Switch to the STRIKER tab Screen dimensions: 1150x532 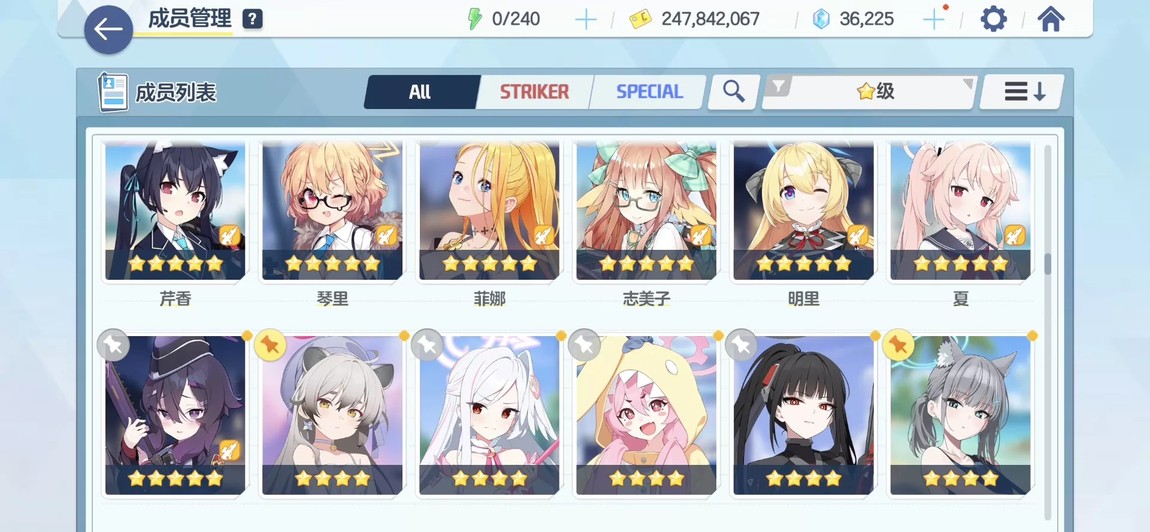[534, 92]
